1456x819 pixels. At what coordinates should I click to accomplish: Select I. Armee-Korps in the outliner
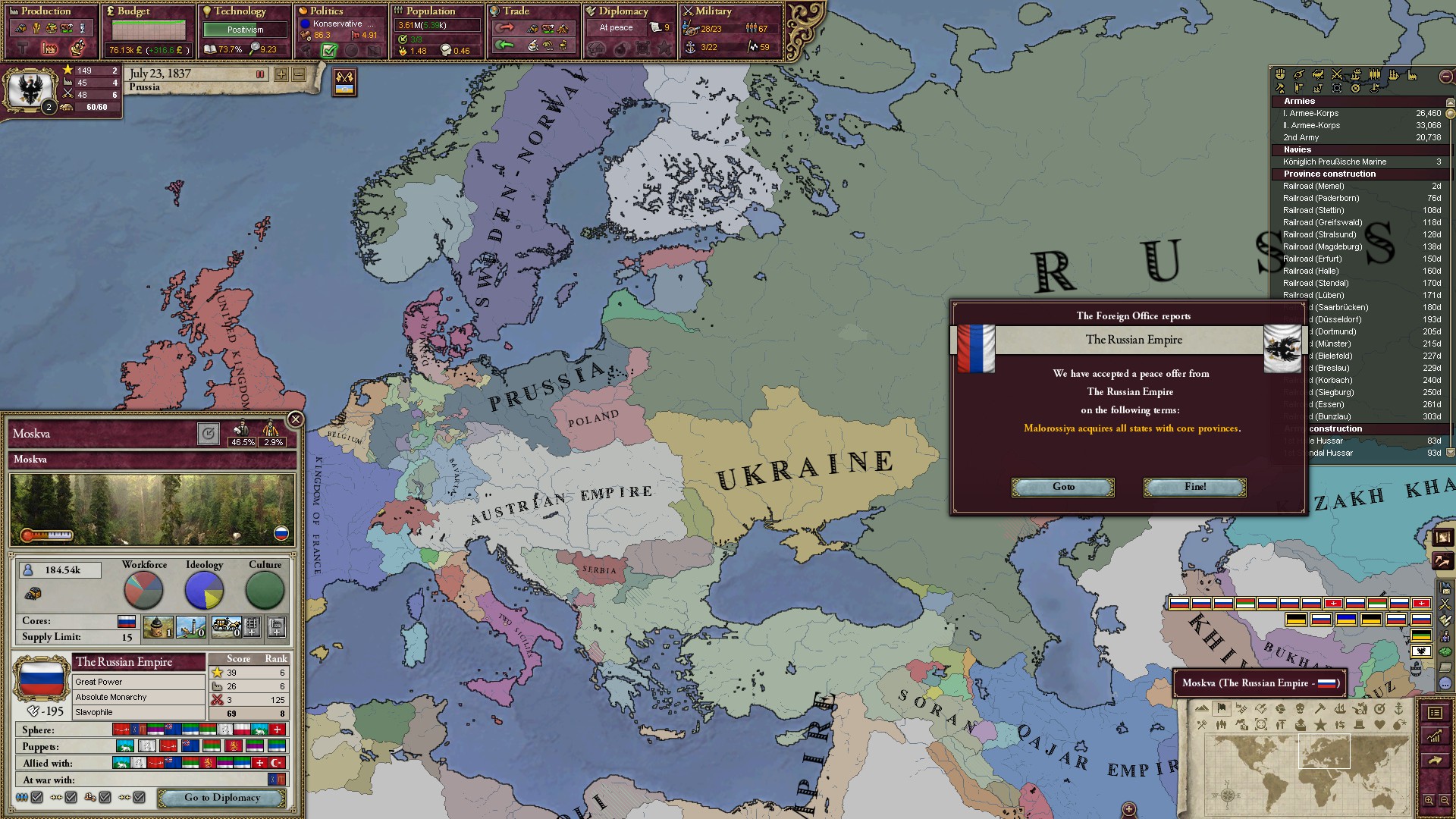1310,113
